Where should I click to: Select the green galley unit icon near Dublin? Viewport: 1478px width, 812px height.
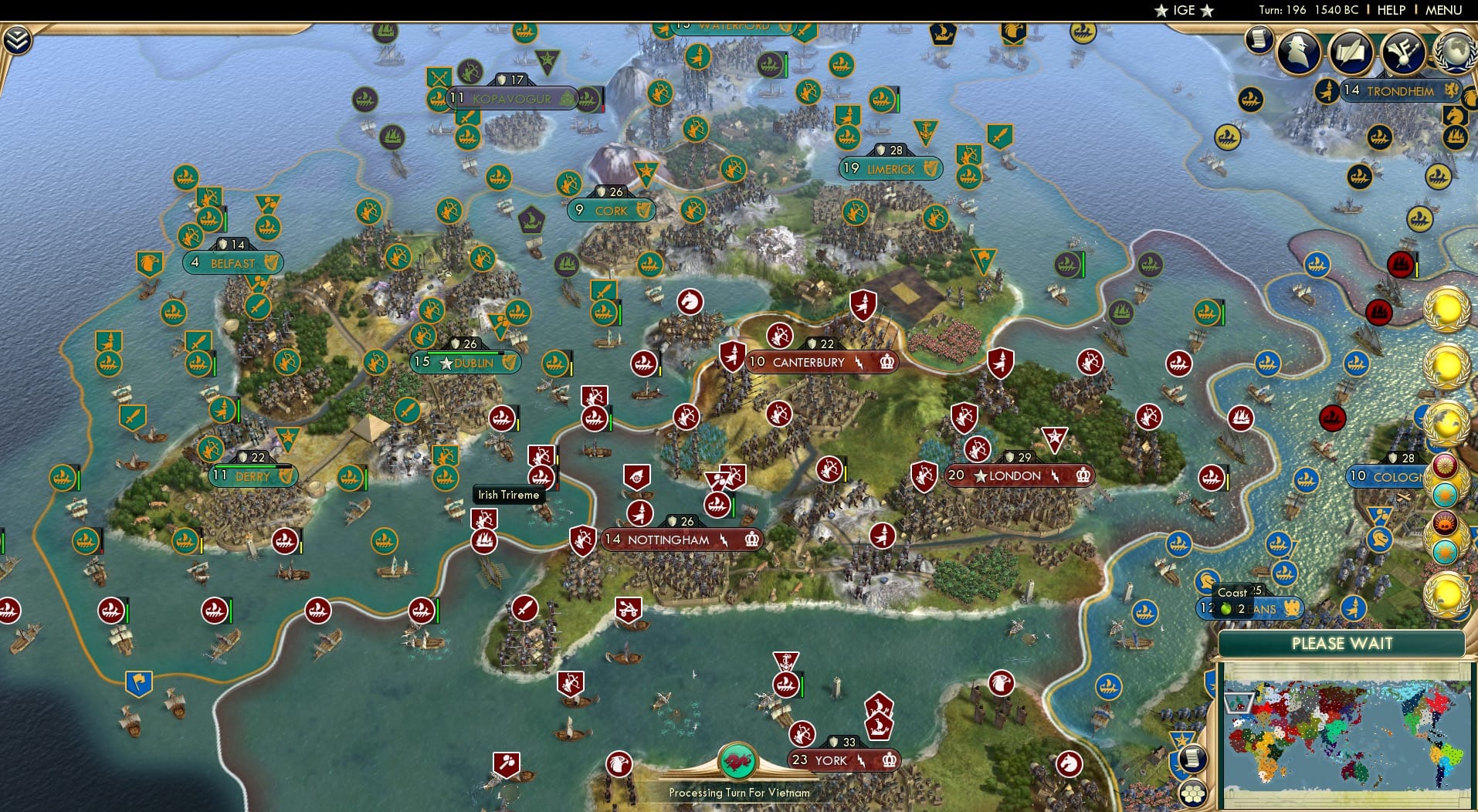point(557,362)
